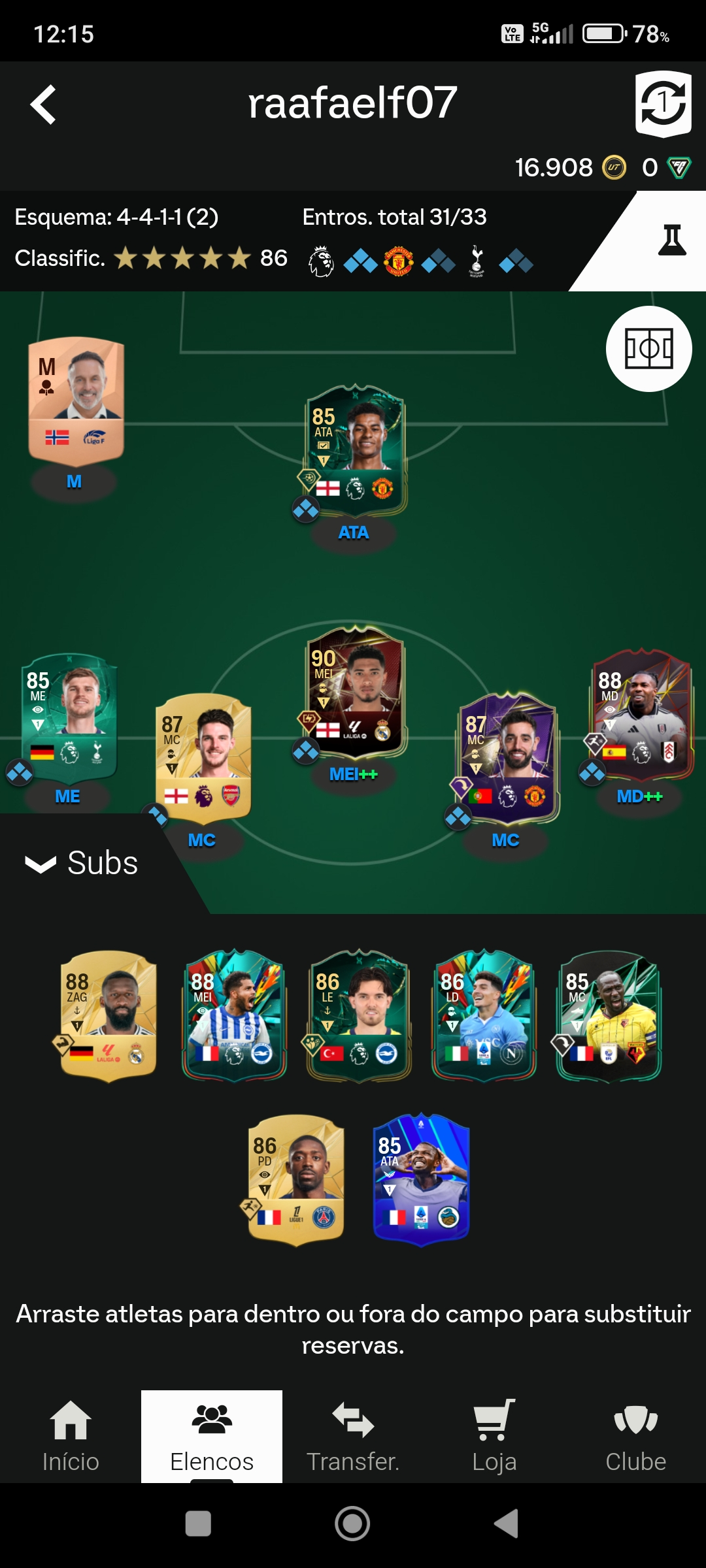Select the 88 ZAG substitute card
The image size is (706, 1568).
click(x=108, y=1015)
